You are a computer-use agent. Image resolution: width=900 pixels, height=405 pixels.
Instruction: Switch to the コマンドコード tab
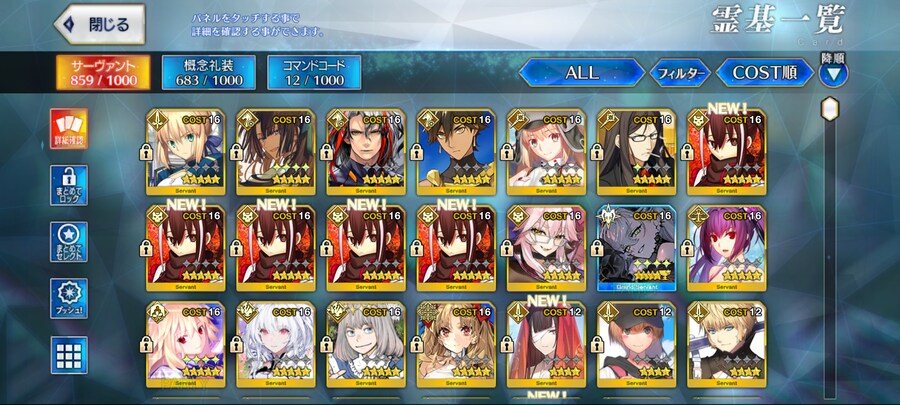coord(314,72)
